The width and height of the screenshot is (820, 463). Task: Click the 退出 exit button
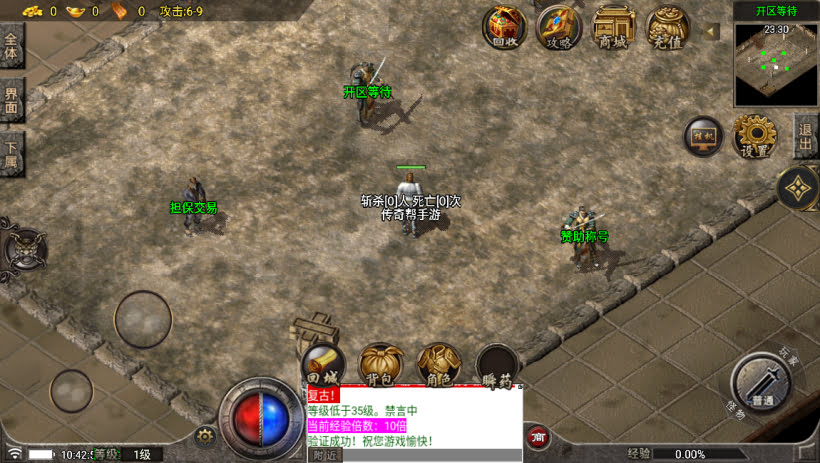pos(806,136)
